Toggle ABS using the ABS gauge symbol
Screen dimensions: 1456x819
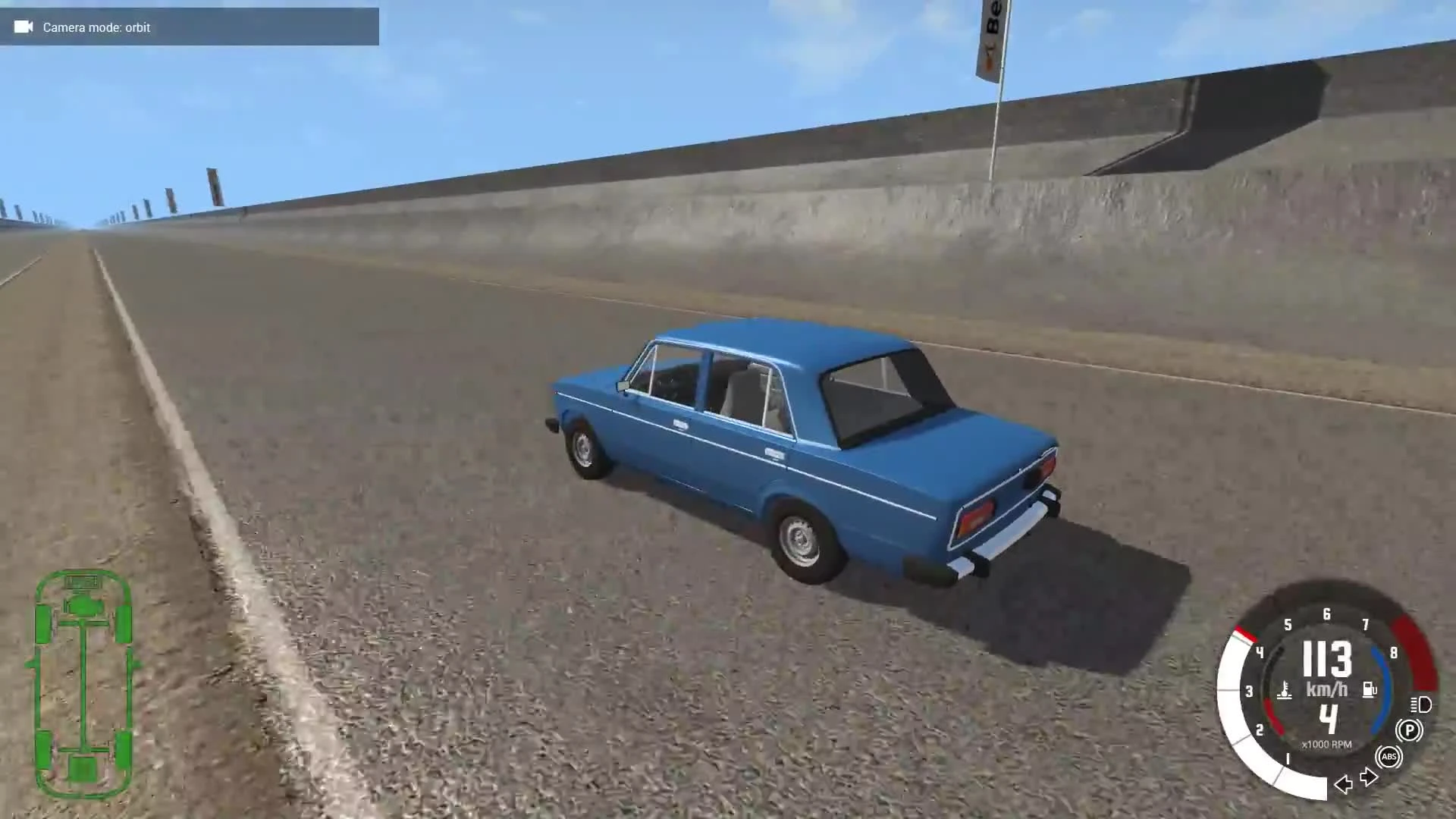1389,757
